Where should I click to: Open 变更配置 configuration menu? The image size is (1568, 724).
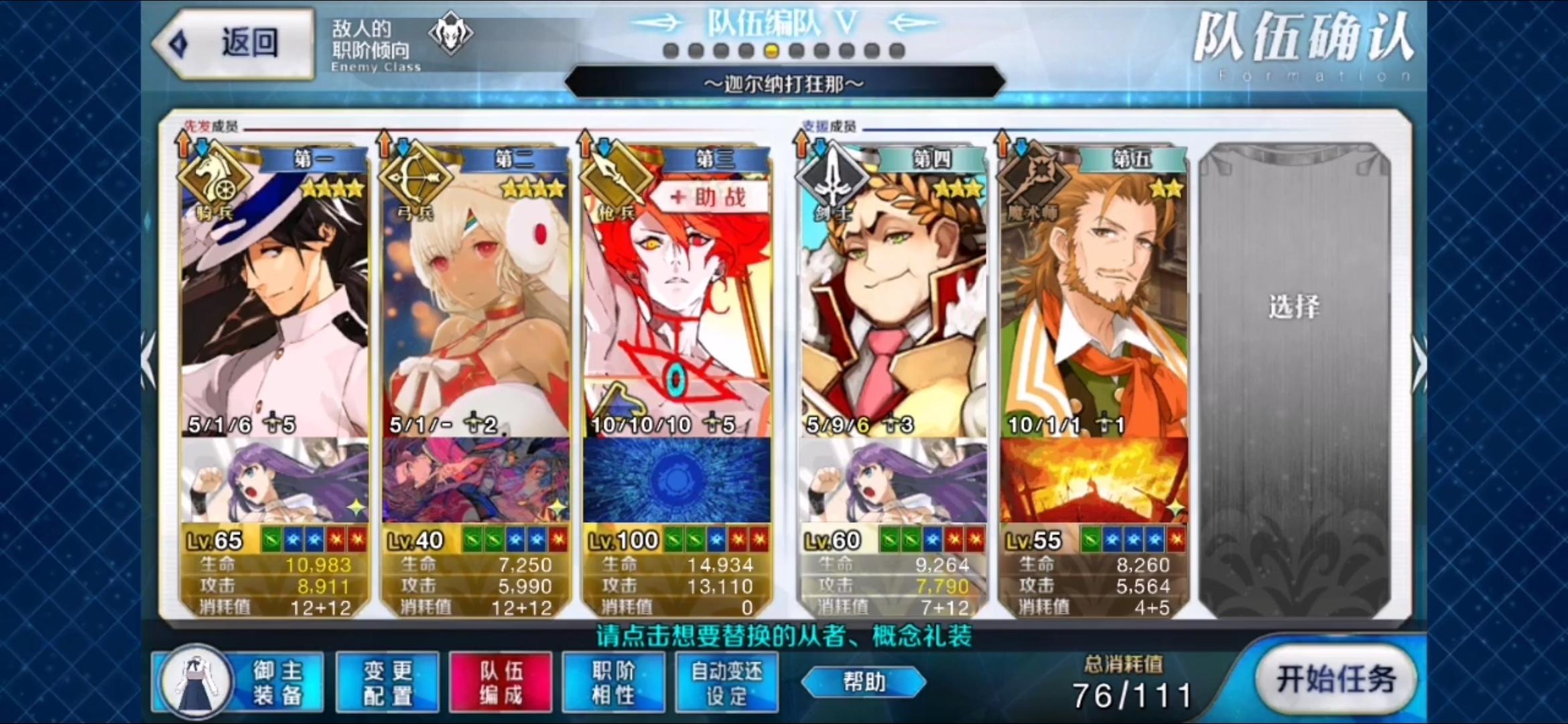(x=387, y=681)
